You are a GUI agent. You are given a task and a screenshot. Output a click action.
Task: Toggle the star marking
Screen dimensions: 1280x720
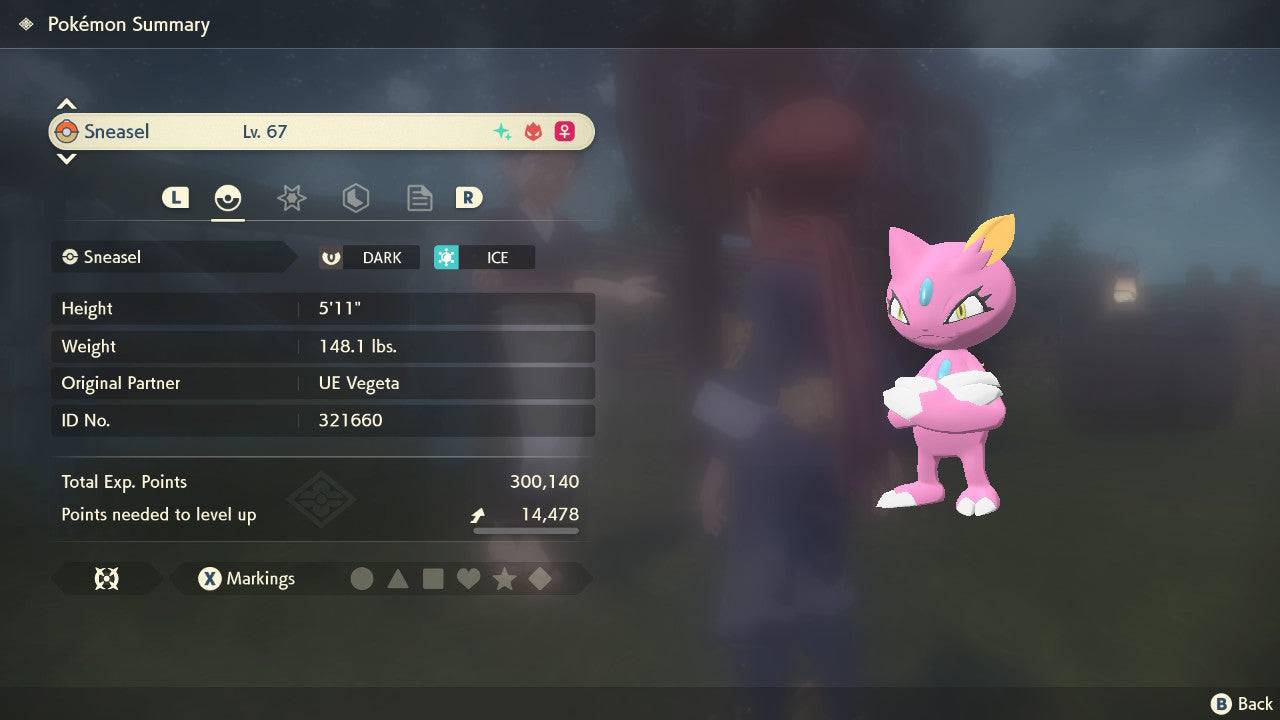504,579
